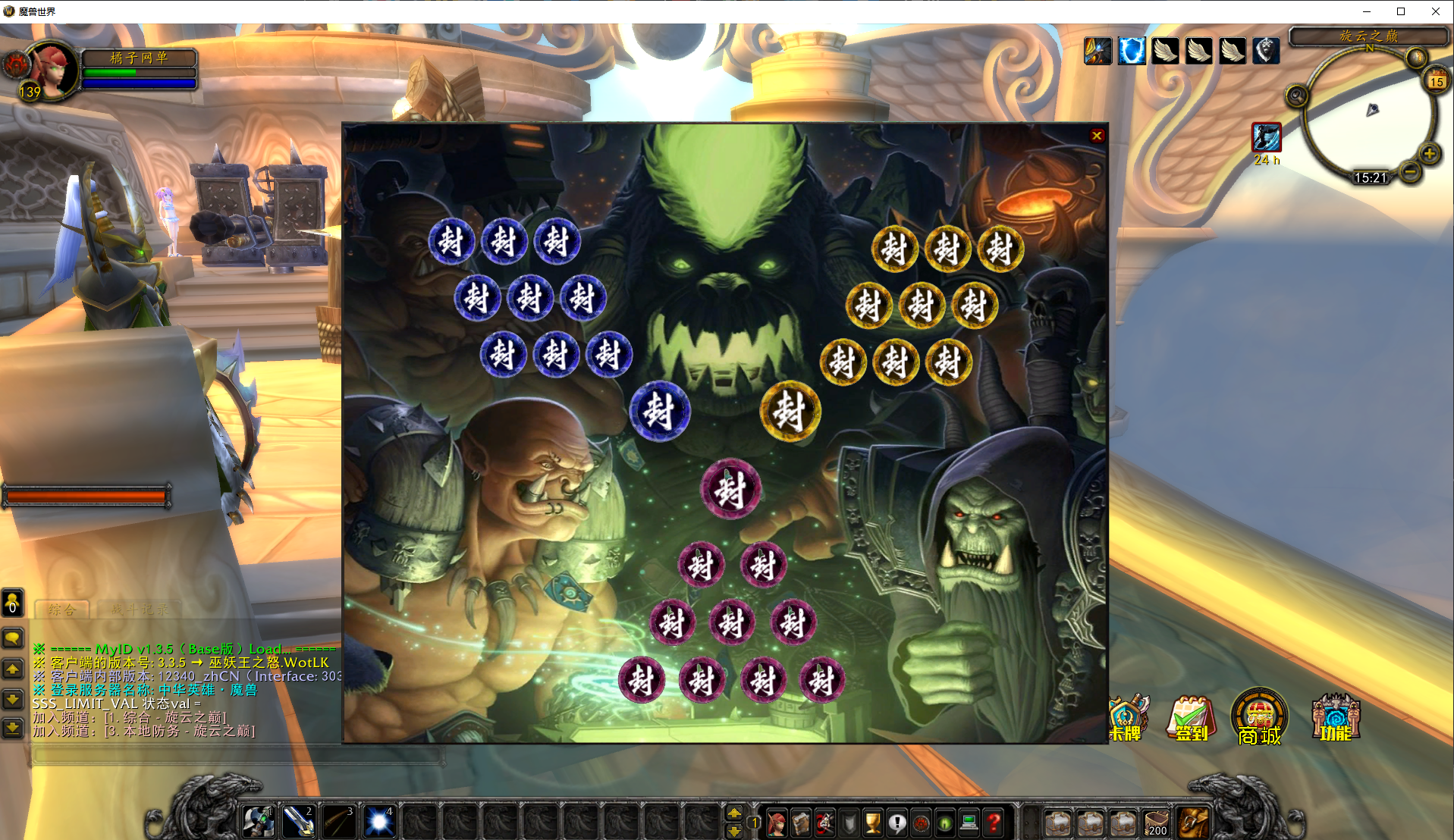Toggle the minimap tracking magnifier button
The width and height of the screenshot is (1454, 840).
coord(1296,96)
